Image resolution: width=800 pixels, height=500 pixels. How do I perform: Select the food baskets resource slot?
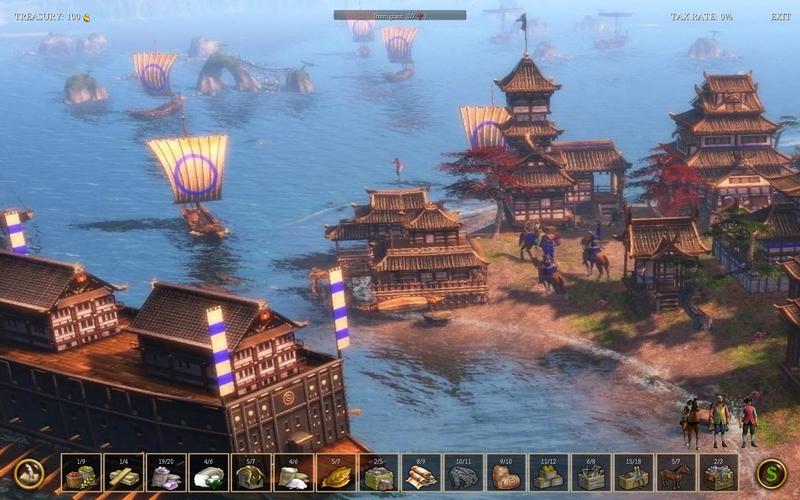pyautogui.click(x=80, y=473)
